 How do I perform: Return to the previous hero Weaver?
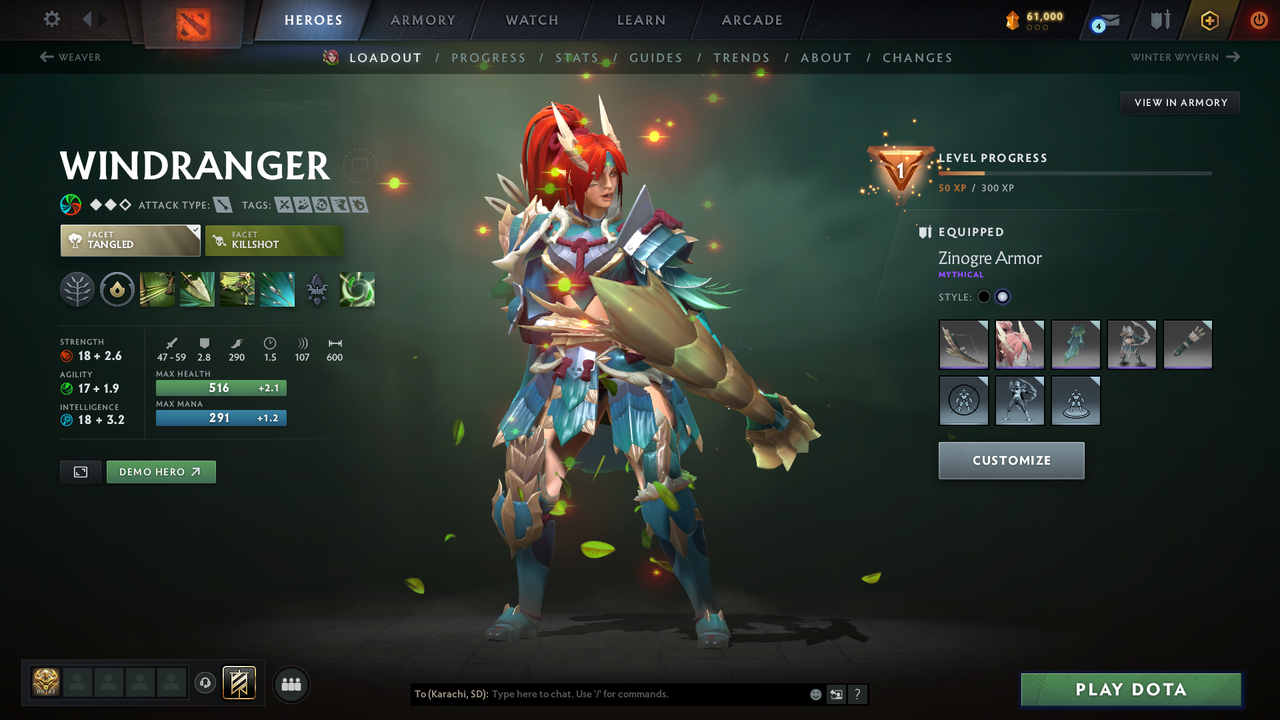[70, 57]
